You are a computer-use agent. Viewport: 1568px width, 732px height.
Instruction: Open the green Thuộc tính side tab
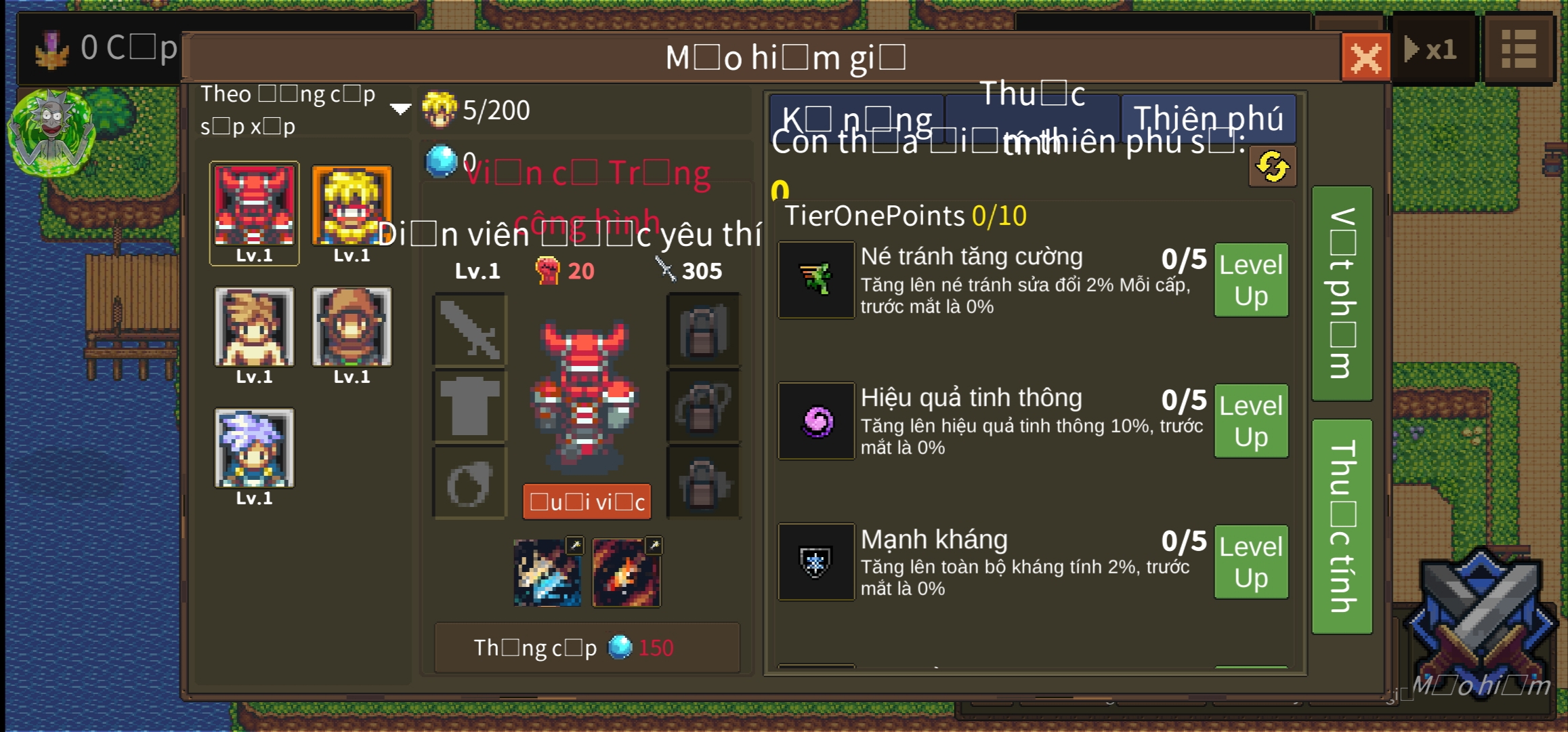coord(1342,527)
